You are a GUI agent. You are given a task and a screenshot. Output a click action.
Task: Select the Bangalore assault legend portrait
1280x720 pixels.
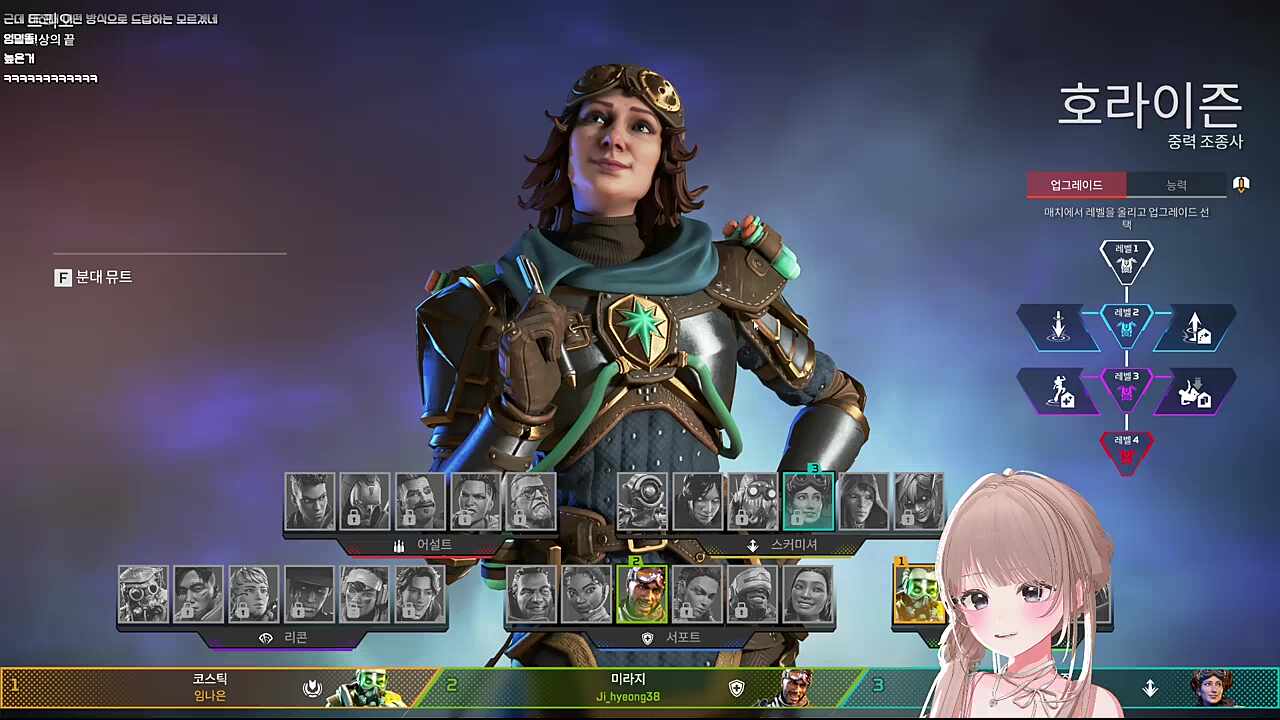[x=476, y=501]
